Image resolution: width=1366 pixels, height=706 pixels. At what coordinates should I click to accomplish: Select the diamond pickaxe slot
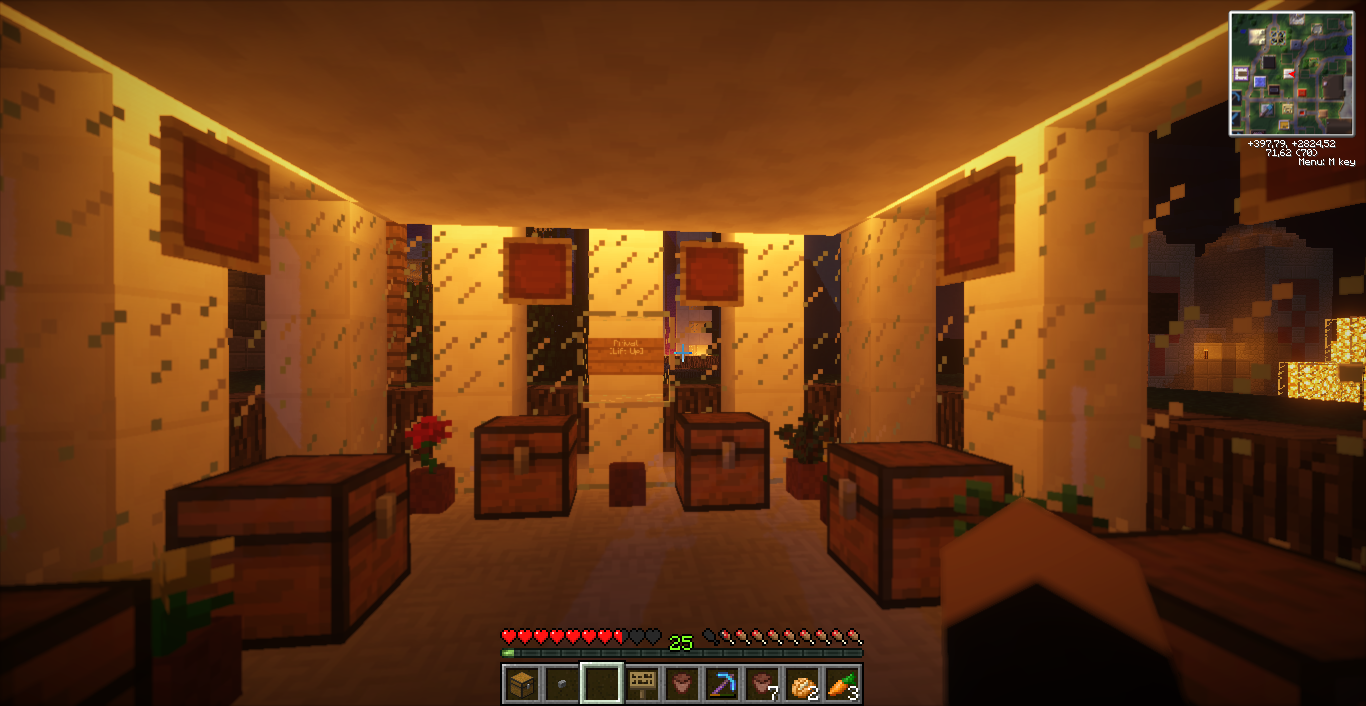tap(722, 684)
